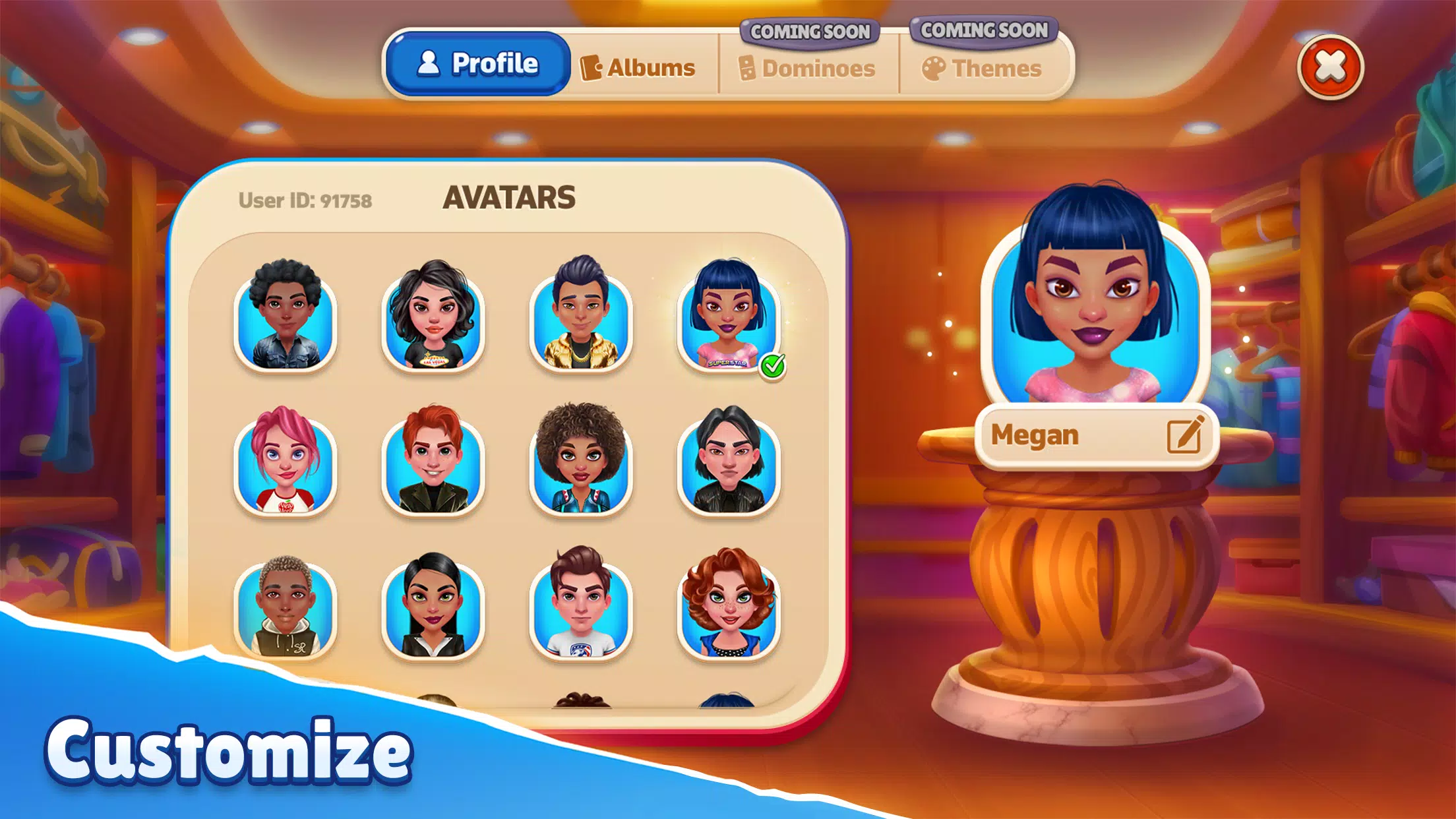The height and width of the screenshot is (819, 1456).
Task: Pick the bleached curly hair varsity avatar
Action: (x=286, y=608)
